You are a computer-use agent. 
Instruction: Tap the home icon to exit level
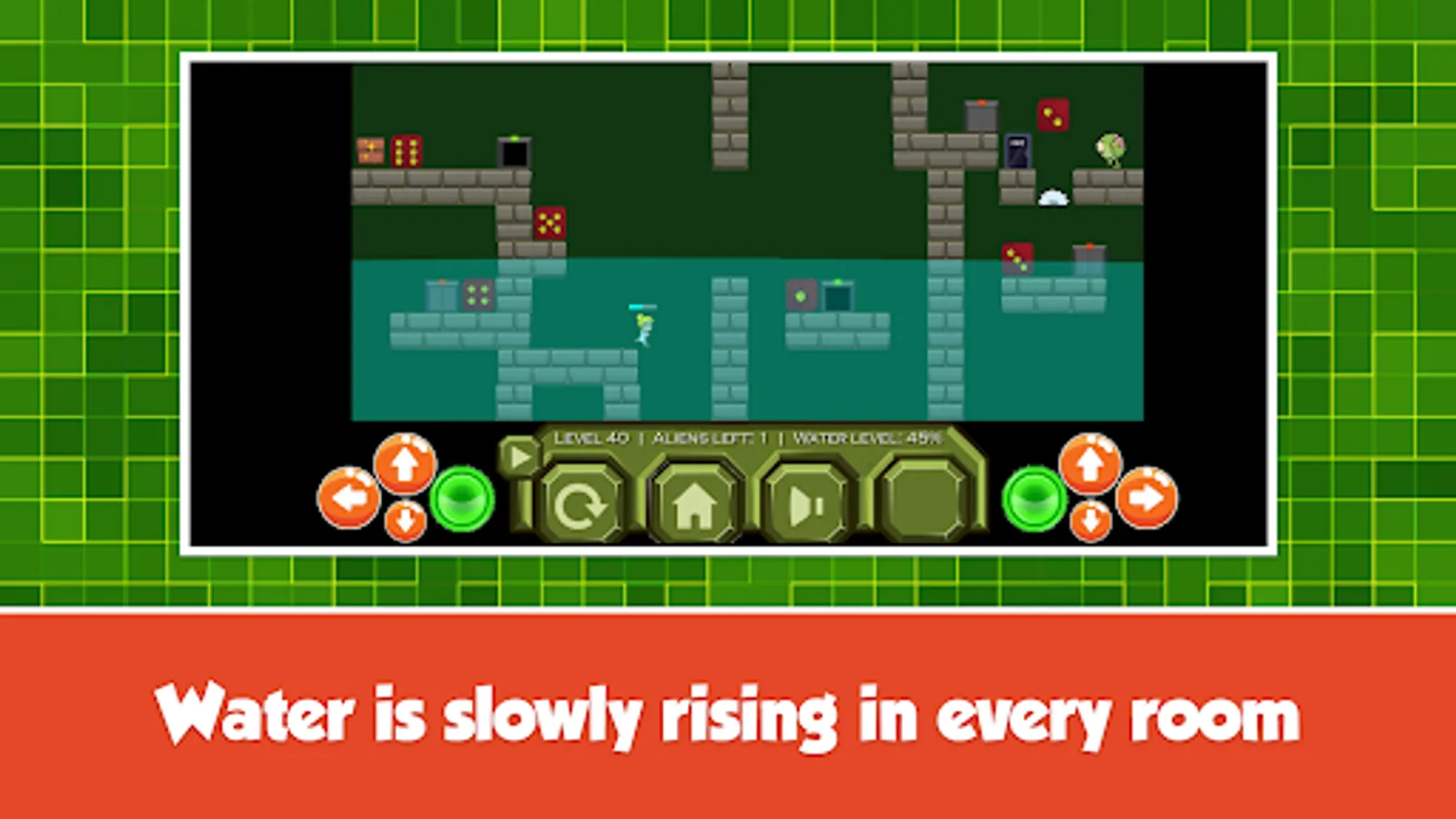697,502
